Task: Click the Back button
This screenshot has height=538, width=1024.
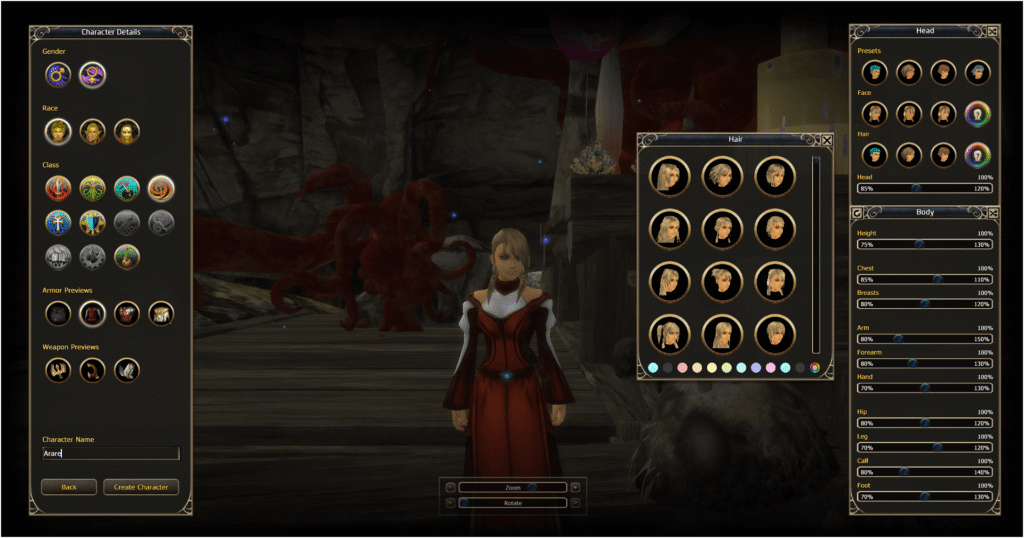Action: pos(69,487)
